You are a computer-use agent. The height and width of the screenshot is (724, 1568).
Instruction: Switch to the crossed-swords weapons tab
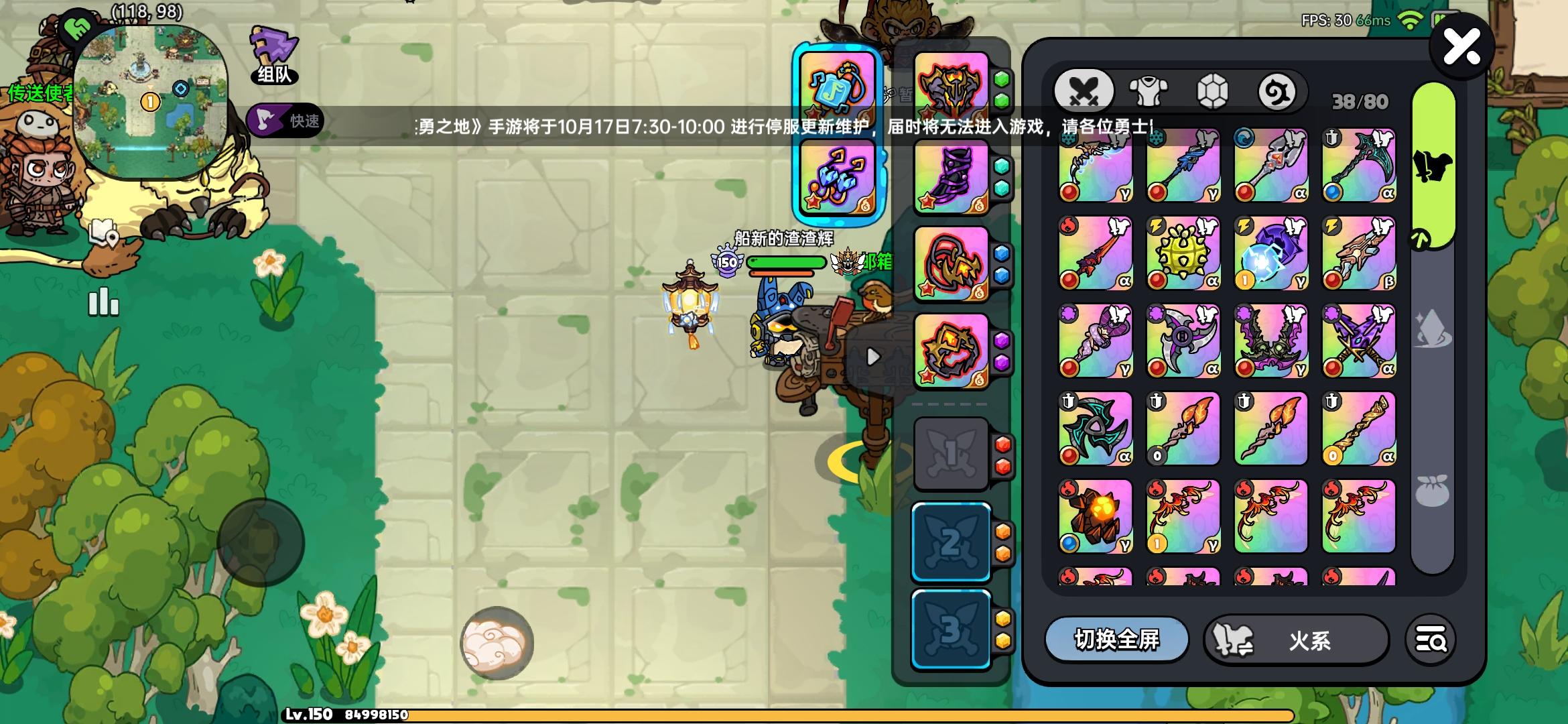pyautogui.click(x=1085, y=88)
